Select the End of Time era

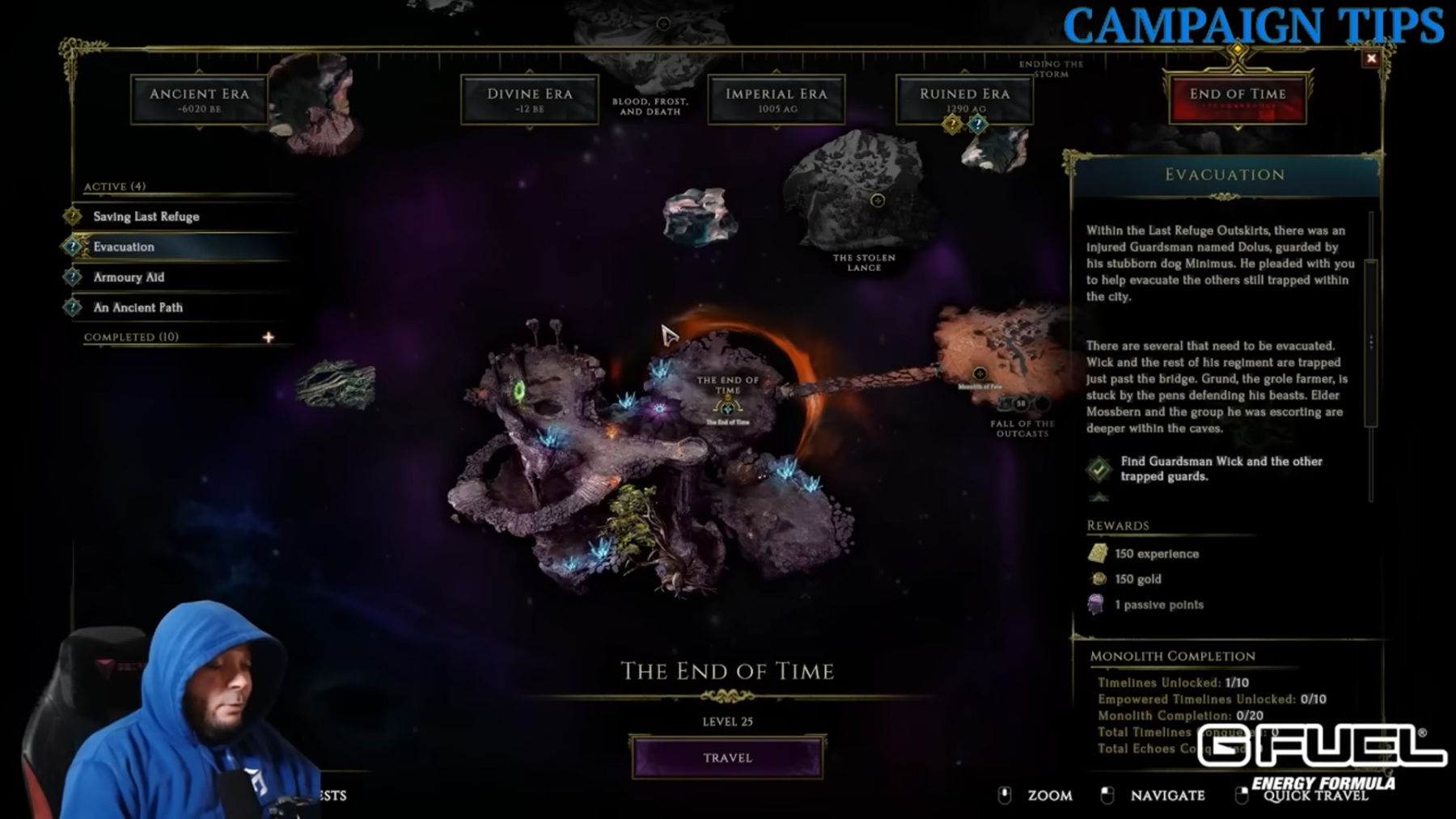tap(1237, 99)
